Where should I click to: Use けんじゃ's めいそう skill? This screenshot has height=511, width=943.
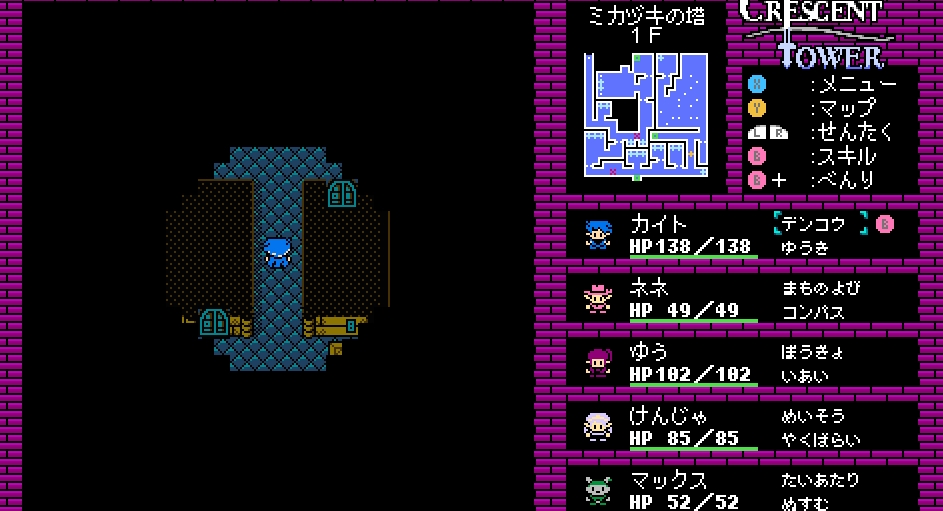[812, 416]
